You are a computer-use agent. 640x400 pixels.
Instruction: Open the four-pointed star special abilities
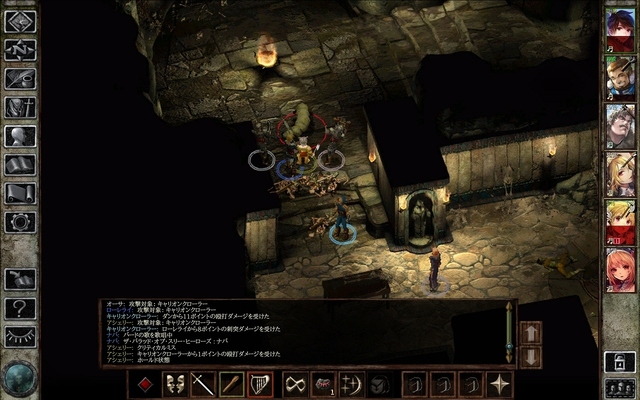tap(499, 384)
